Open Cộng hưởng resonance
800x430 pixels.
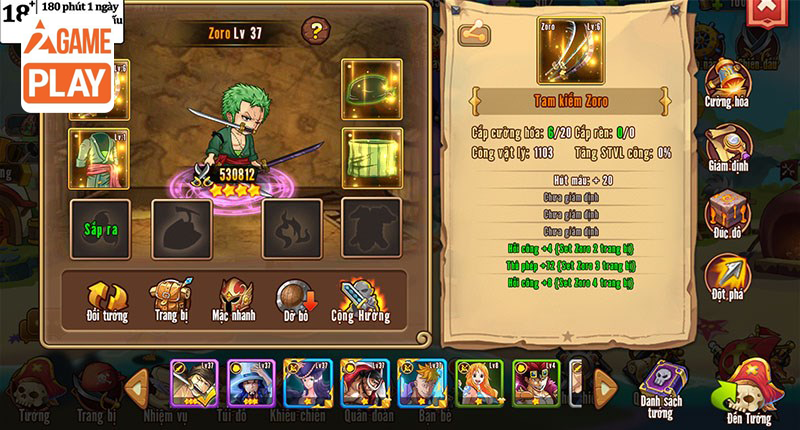pos(360,300)
